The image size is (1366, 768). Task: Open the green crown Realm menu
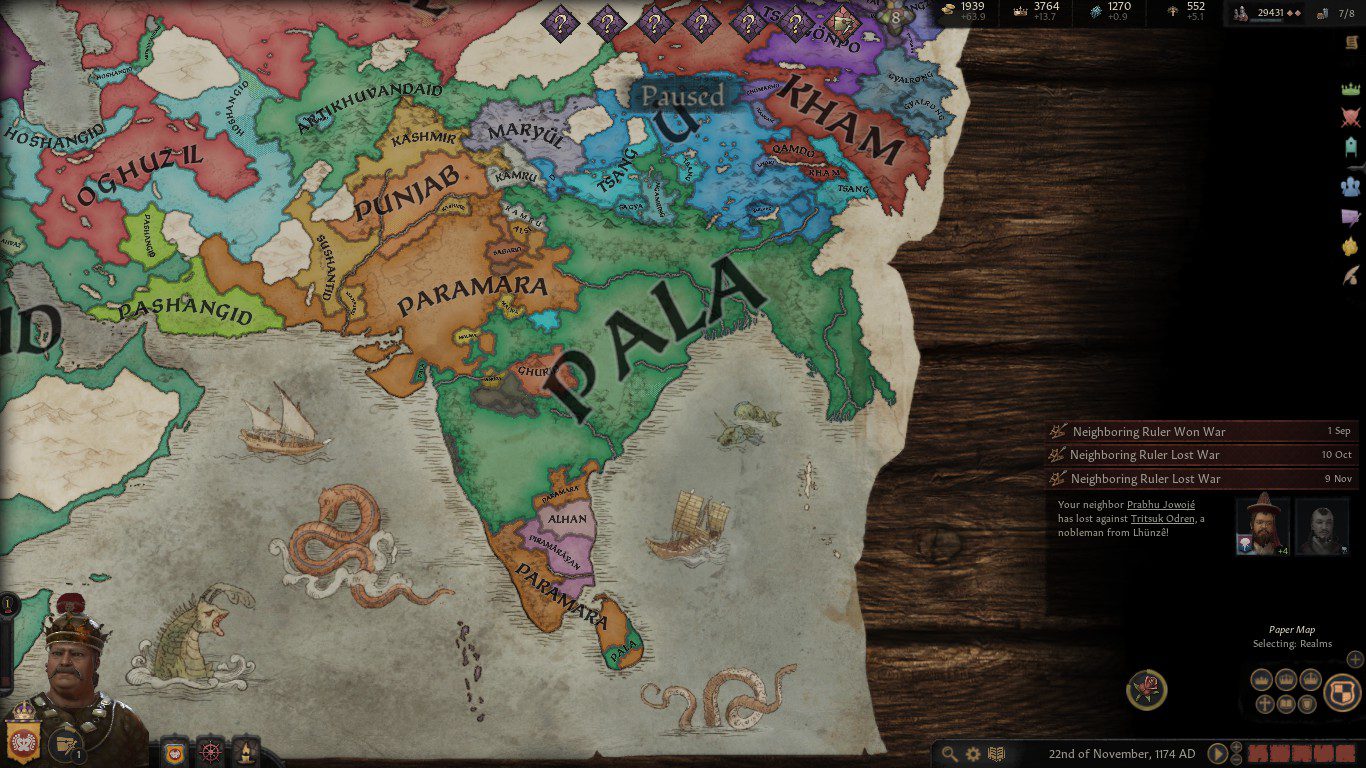[x=1351, y=89]
